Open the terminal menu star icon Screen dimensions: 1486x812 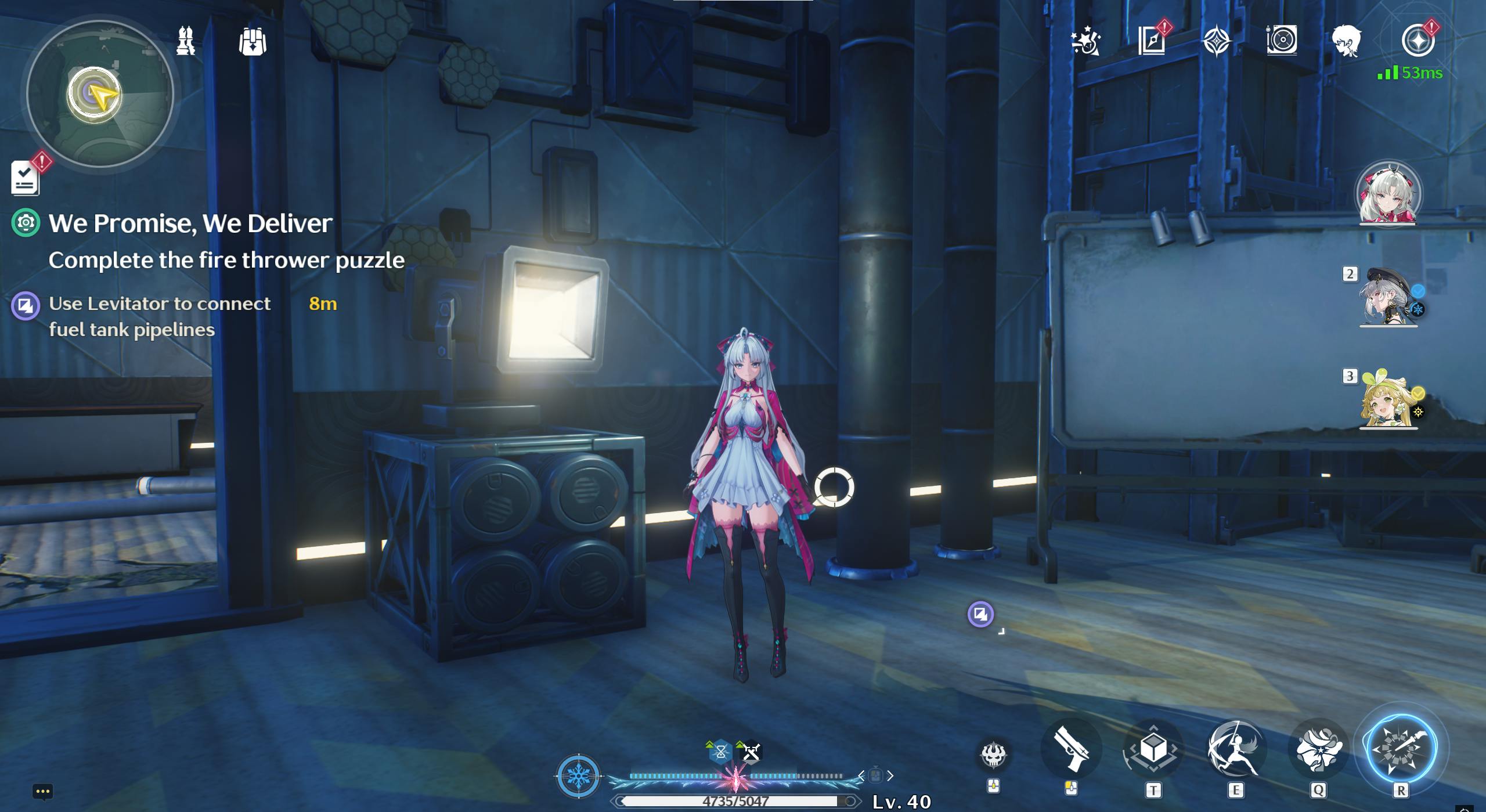point(1418,41)
